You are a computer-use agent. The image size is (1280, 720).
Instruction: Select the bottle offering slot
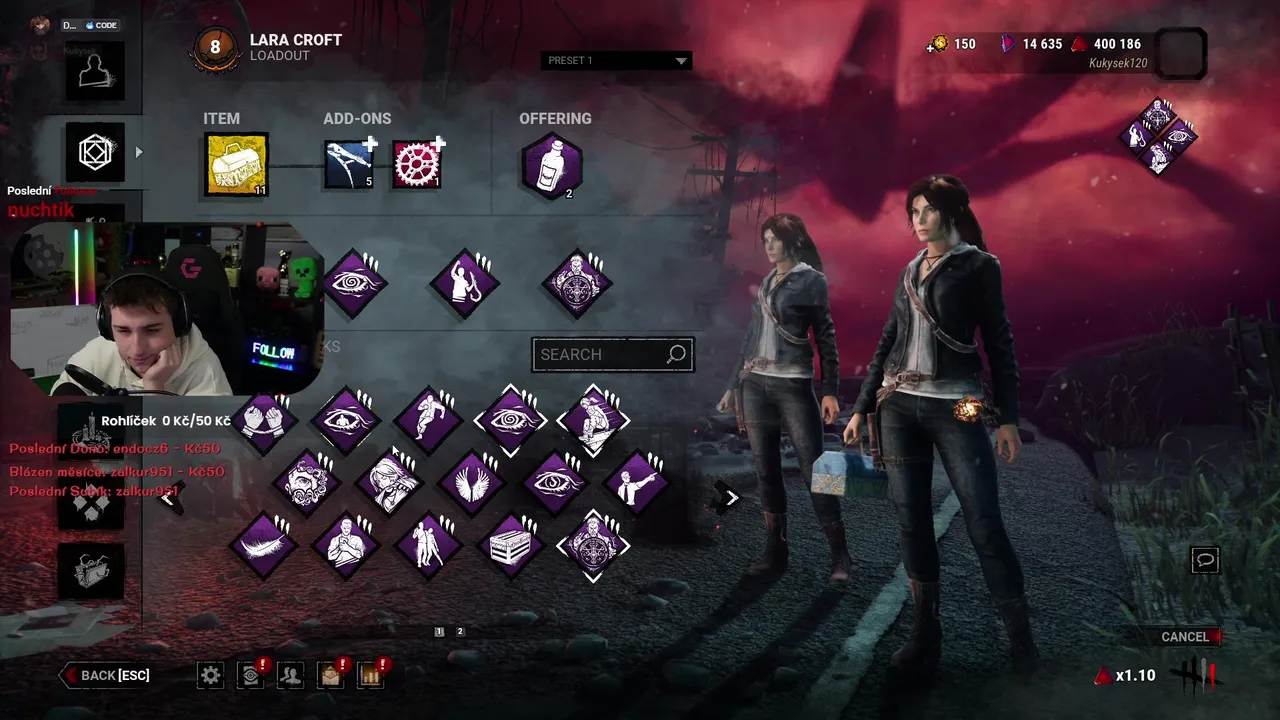tap(551, 165)
